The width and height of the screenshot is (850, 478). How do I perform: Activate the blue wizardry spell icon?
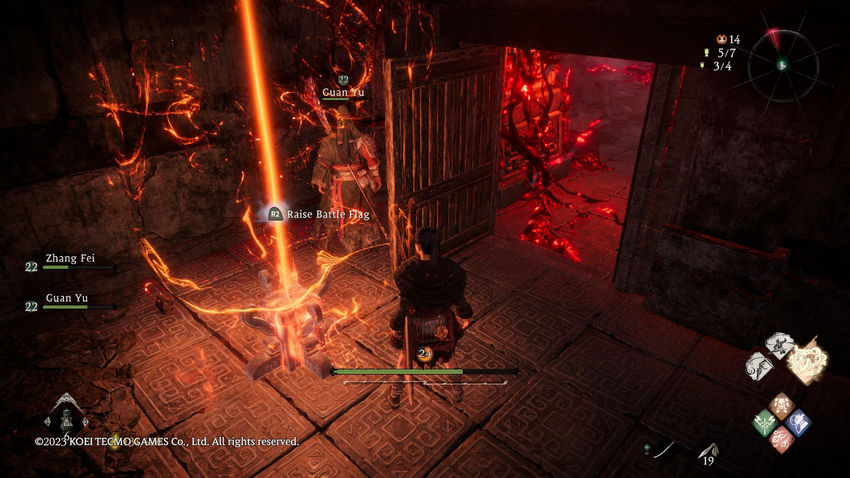(x=798, y=422)
